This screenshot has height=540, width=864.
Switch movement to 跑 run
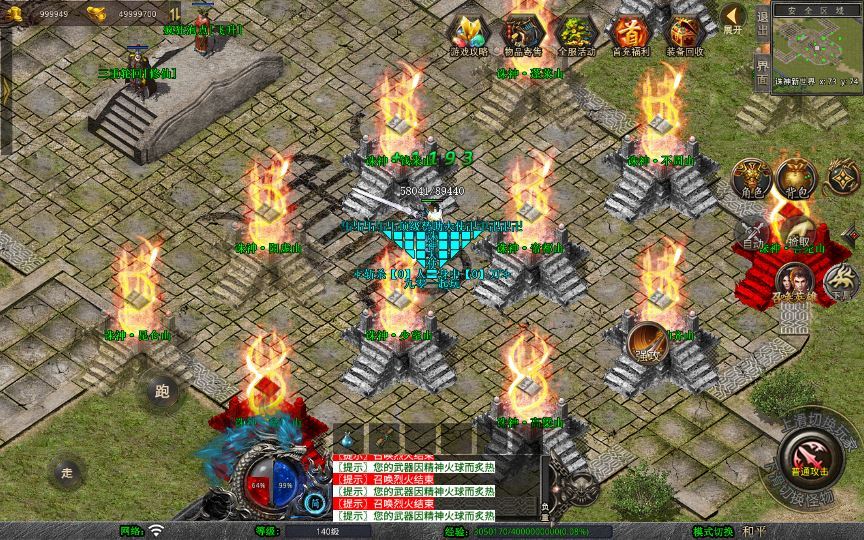point(160,392)
